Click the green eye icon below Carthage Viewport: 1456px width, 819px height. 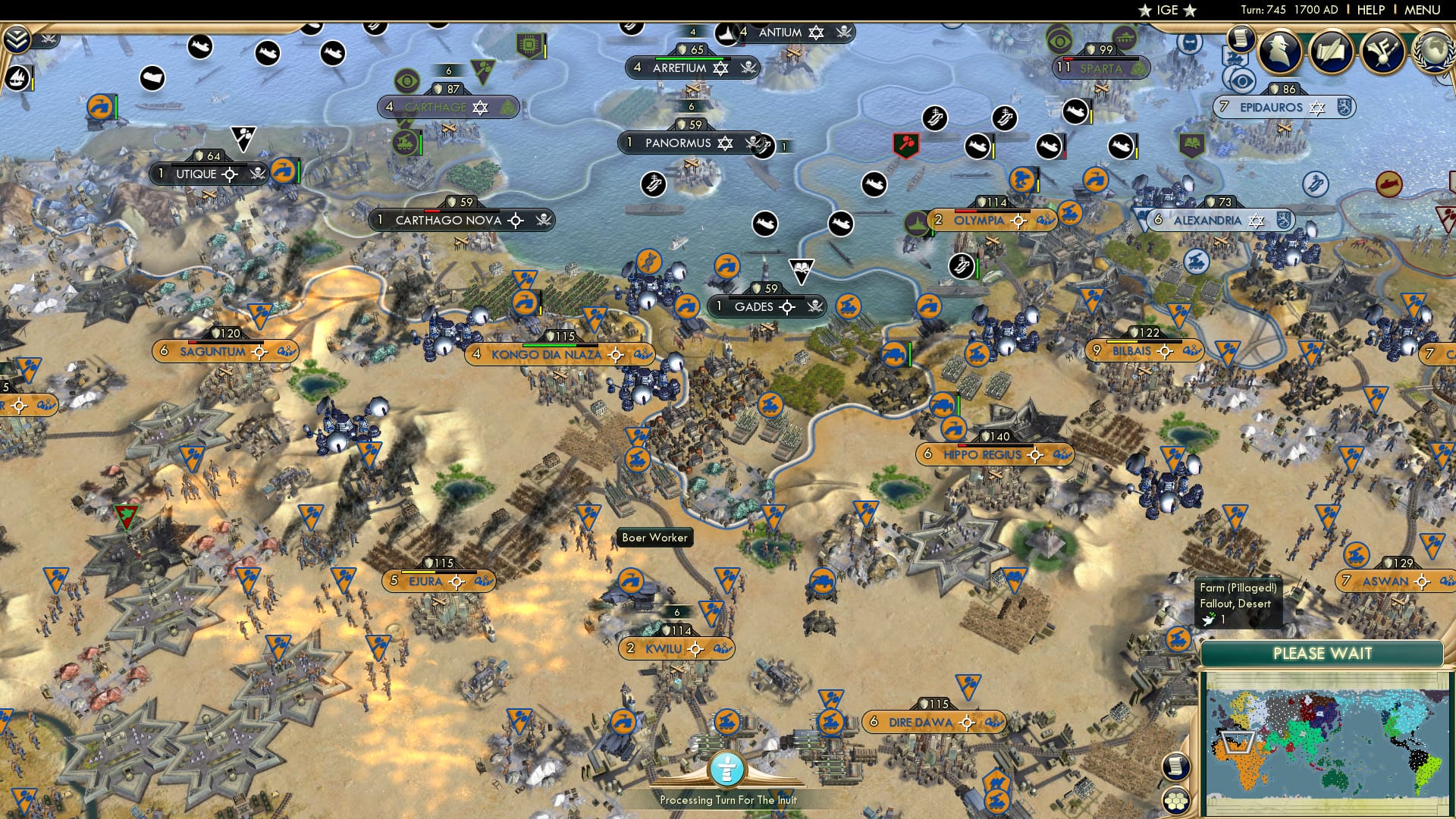(x=408, y=80)
